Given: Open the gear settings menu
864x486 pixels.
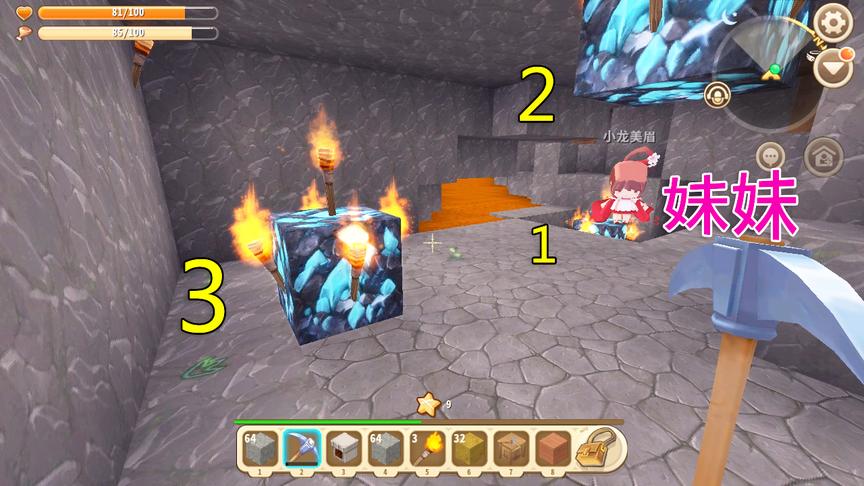Looking at the screenshot, I should point(831,21).
